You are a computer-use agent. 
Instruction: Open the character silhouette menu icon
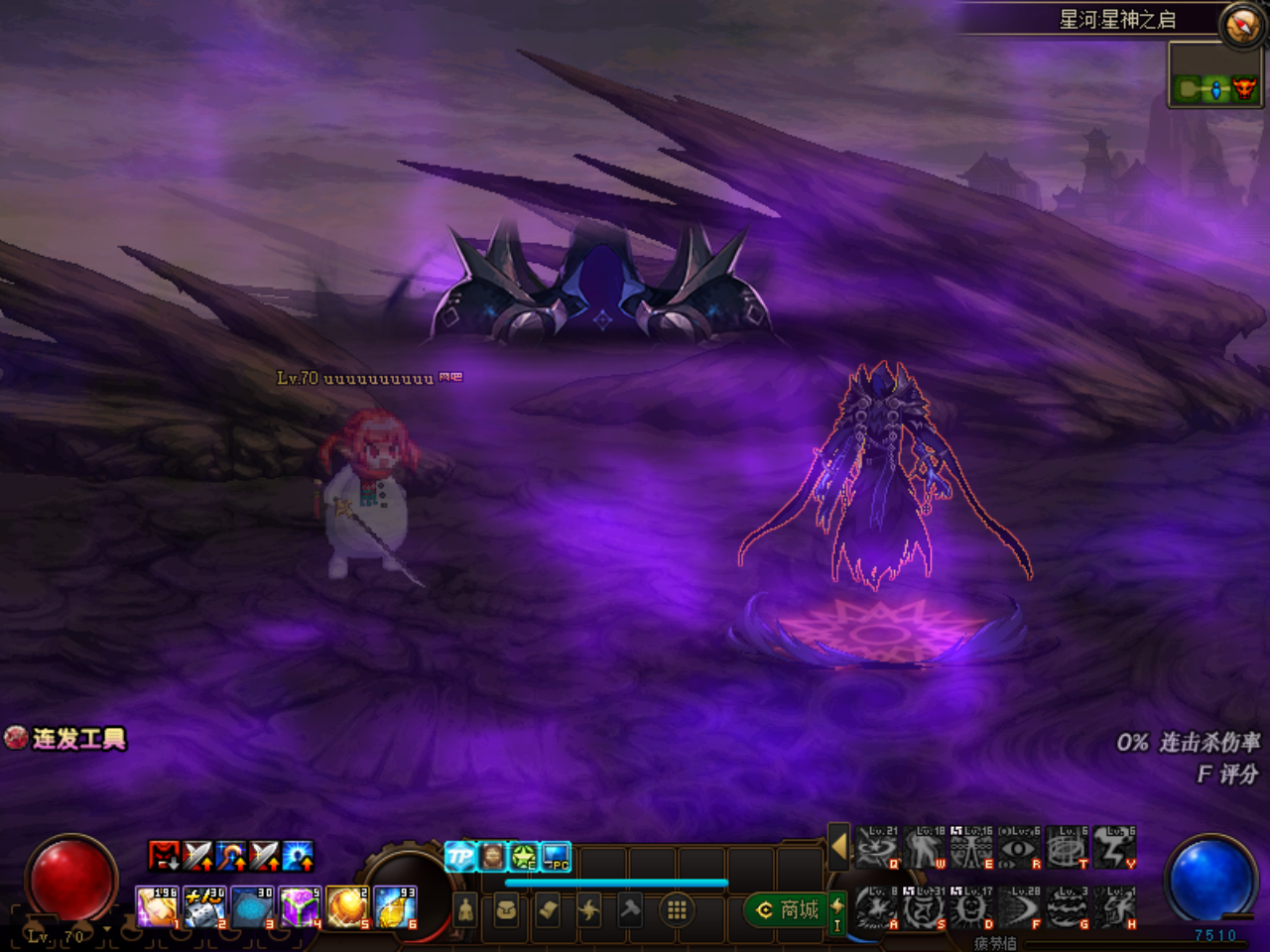tap(465, 909)
